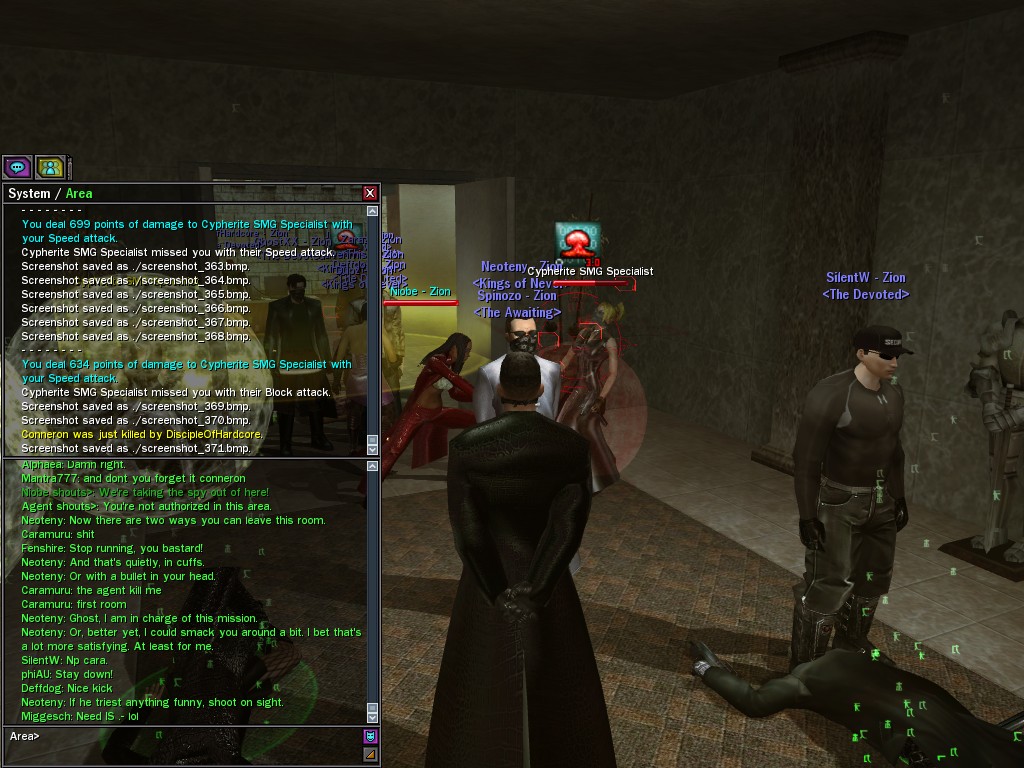The width and height of the screenshot is (1024, 768).
Task: Click the purple speech bubble chat icon
Action: [x=17, y=167]
